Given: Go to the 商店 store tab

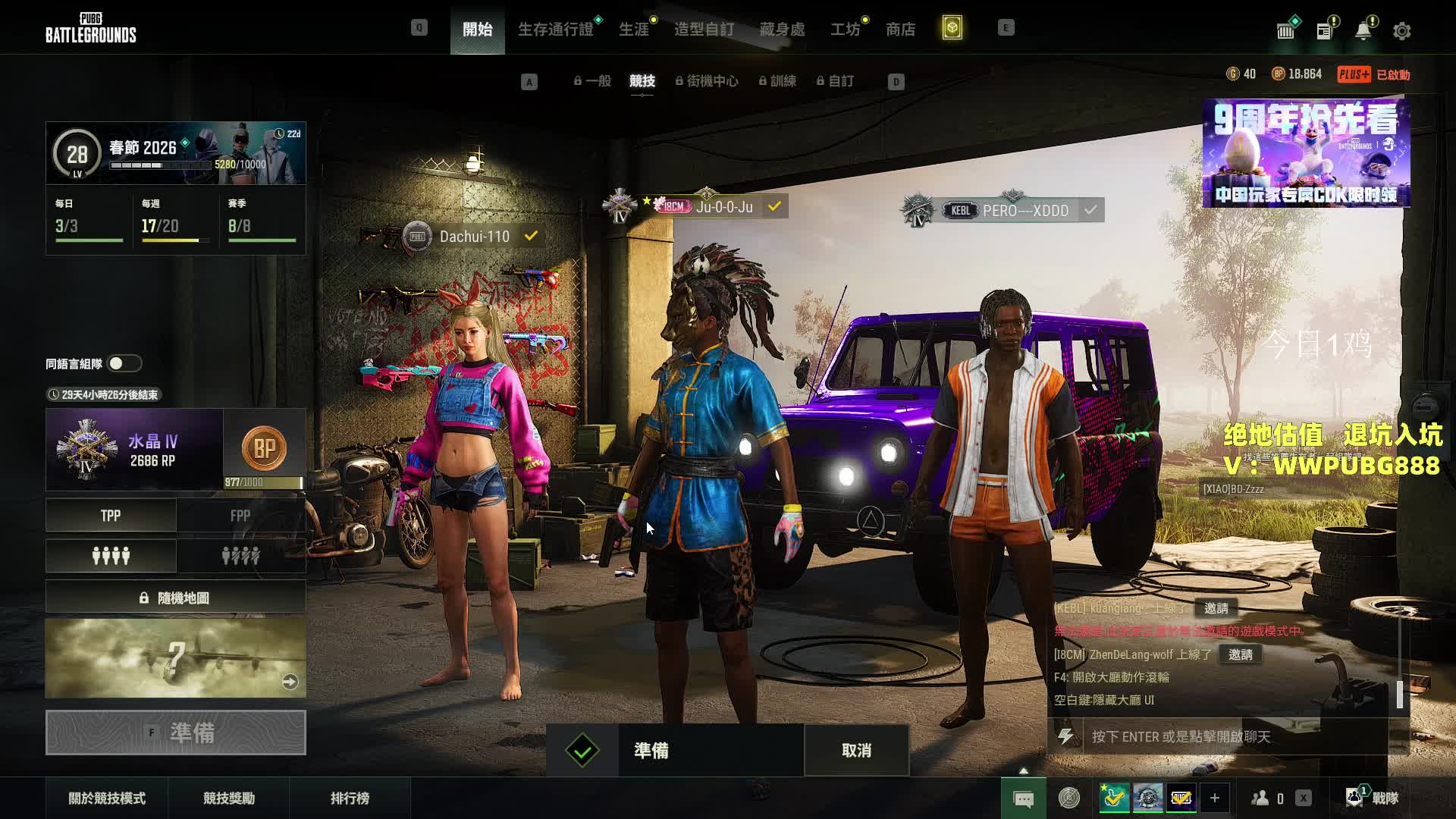Looking at the screenshot, I should [x=900, y=30].
